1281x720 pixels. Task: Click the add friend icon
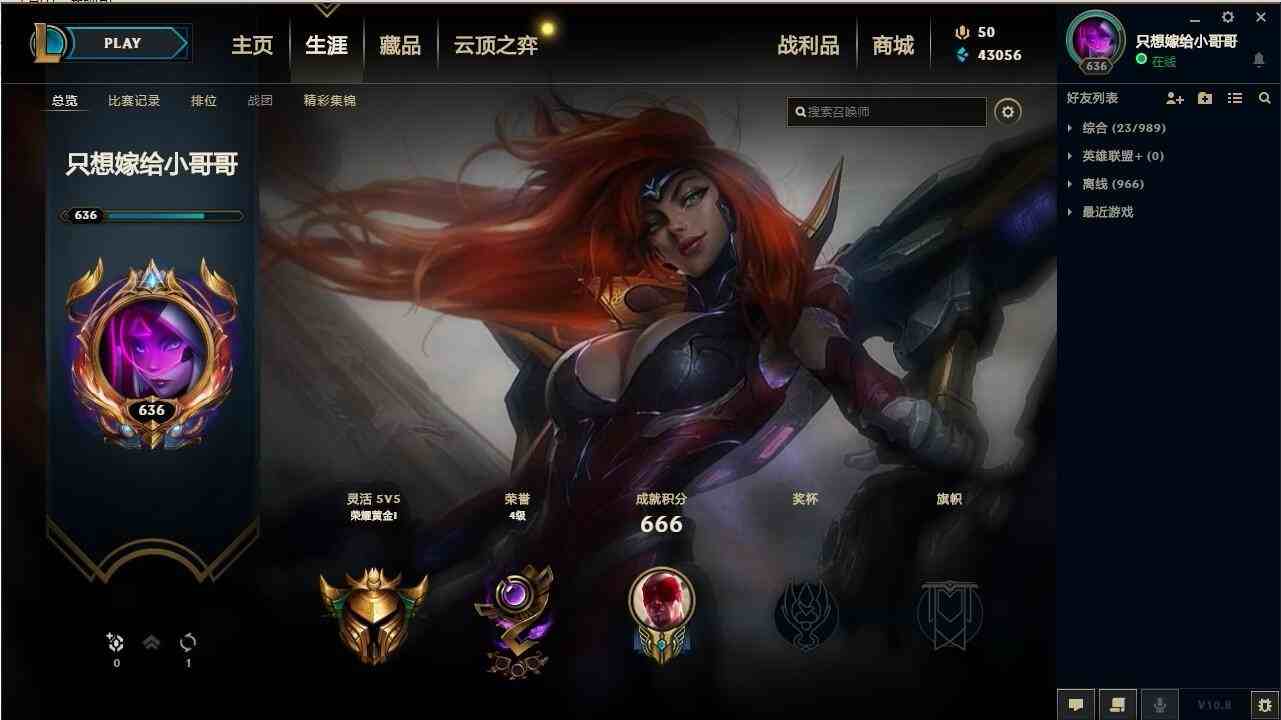coord(1174,98)
